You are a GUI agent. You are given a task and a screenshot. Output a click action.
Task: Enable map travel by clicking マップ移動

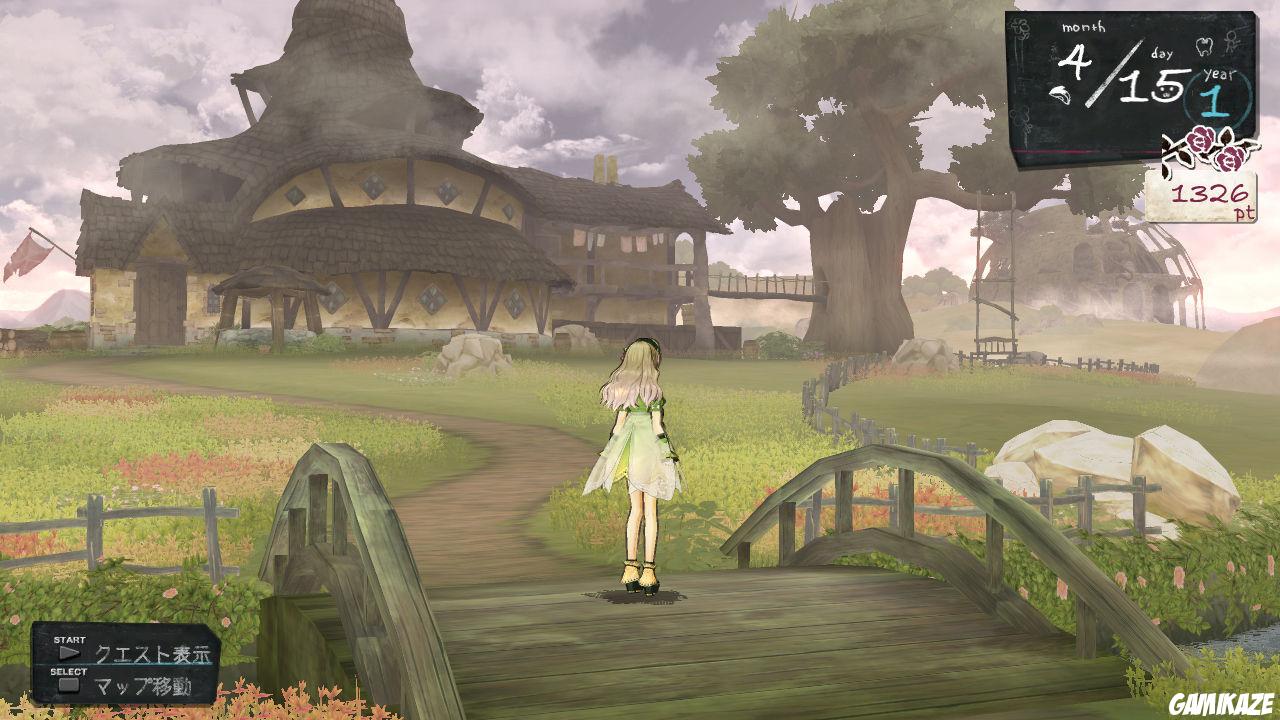point(144,685)
